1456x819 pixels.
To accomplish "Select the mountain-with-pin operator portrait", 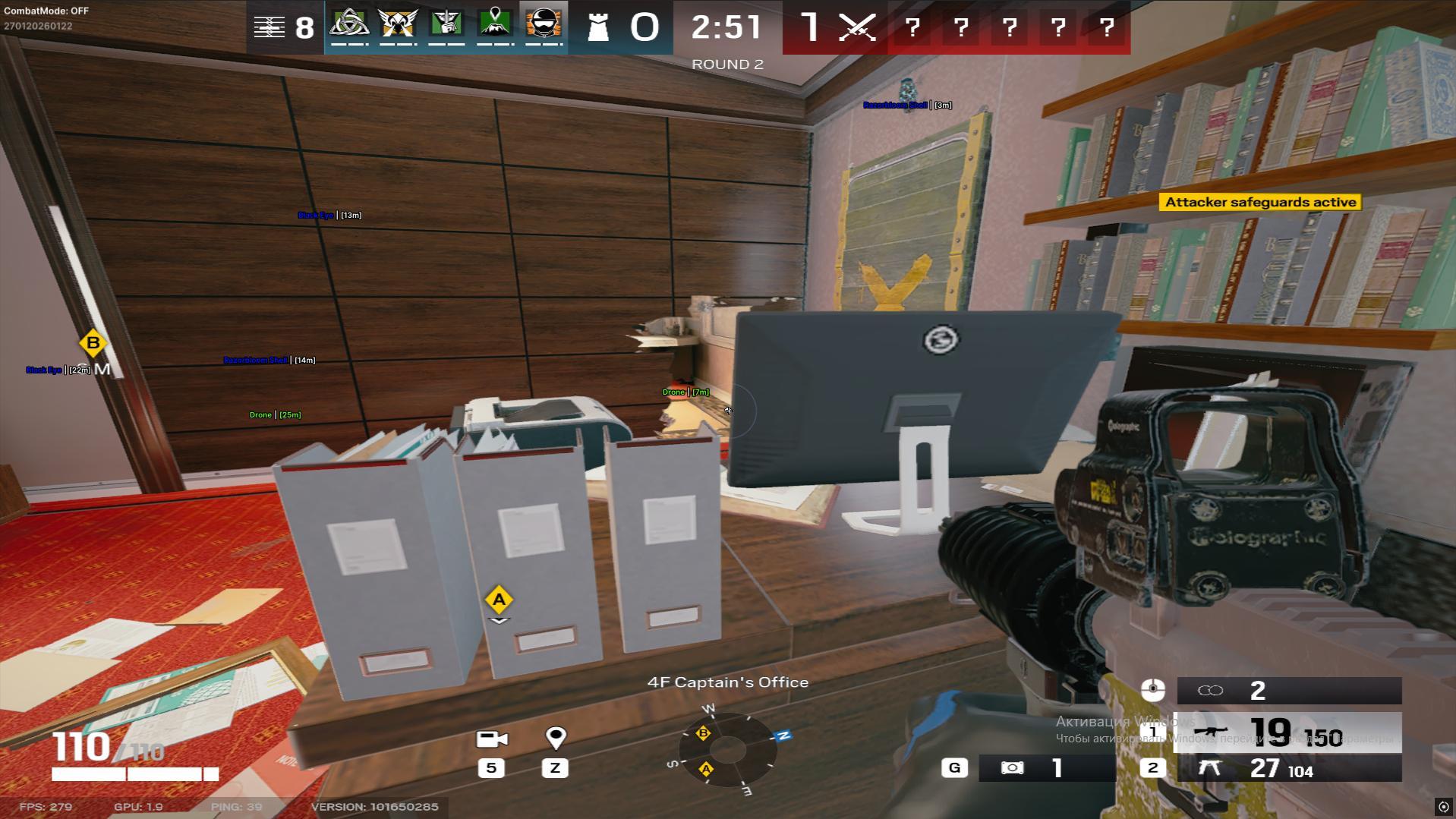I will pyautogui.click(x=493, y=25).
